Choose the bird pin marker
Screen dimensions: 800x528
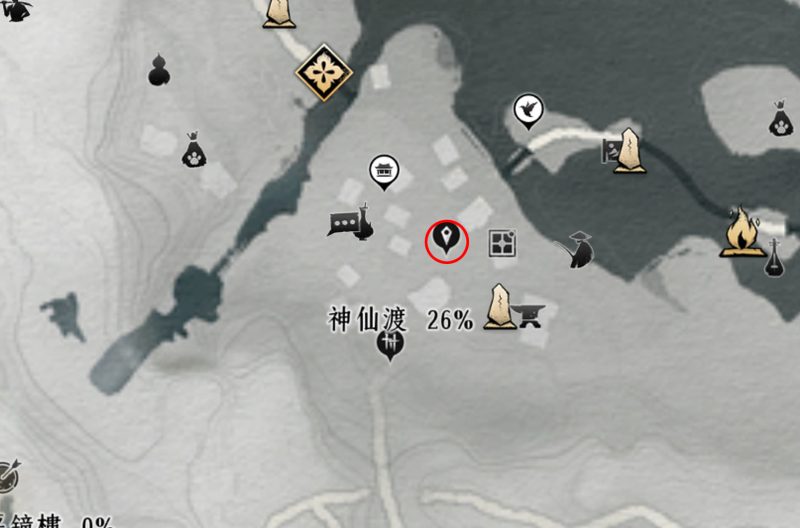[527, 109]
